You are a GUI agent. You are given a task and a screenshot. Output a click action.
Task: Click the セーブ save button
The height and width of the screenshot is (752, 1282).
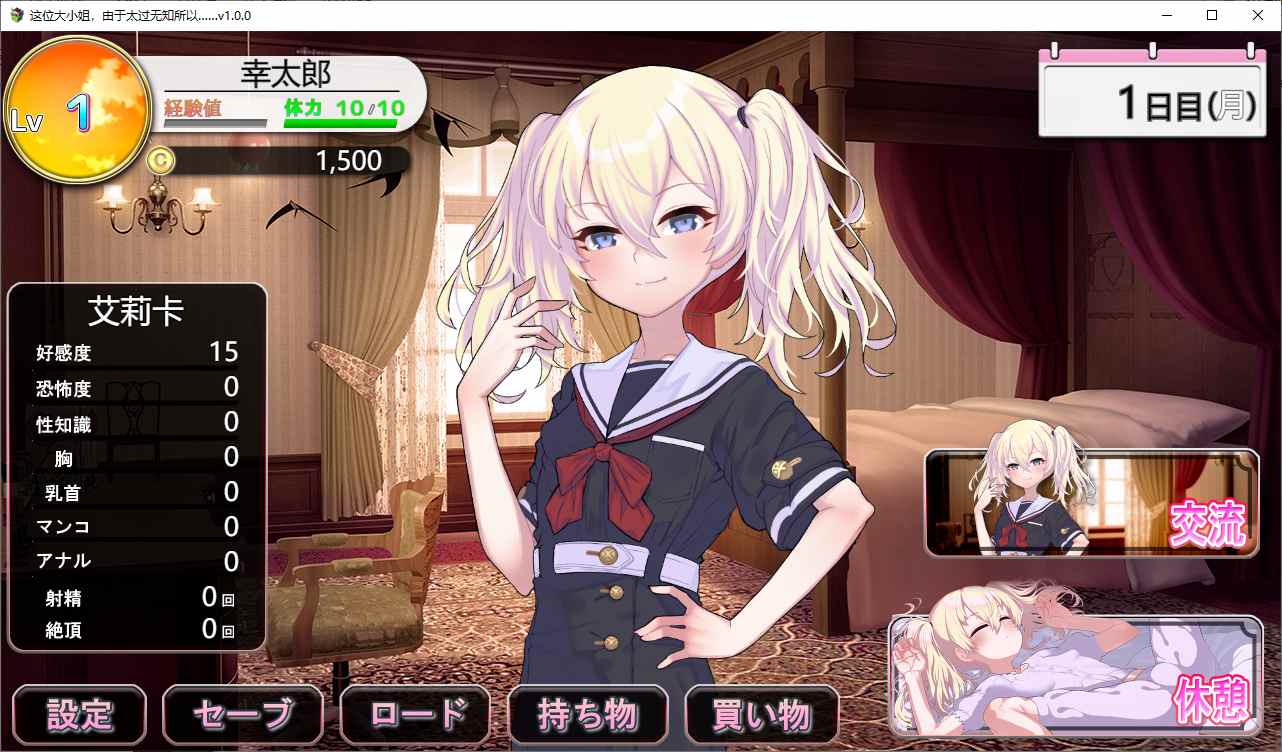coord(242,714)
